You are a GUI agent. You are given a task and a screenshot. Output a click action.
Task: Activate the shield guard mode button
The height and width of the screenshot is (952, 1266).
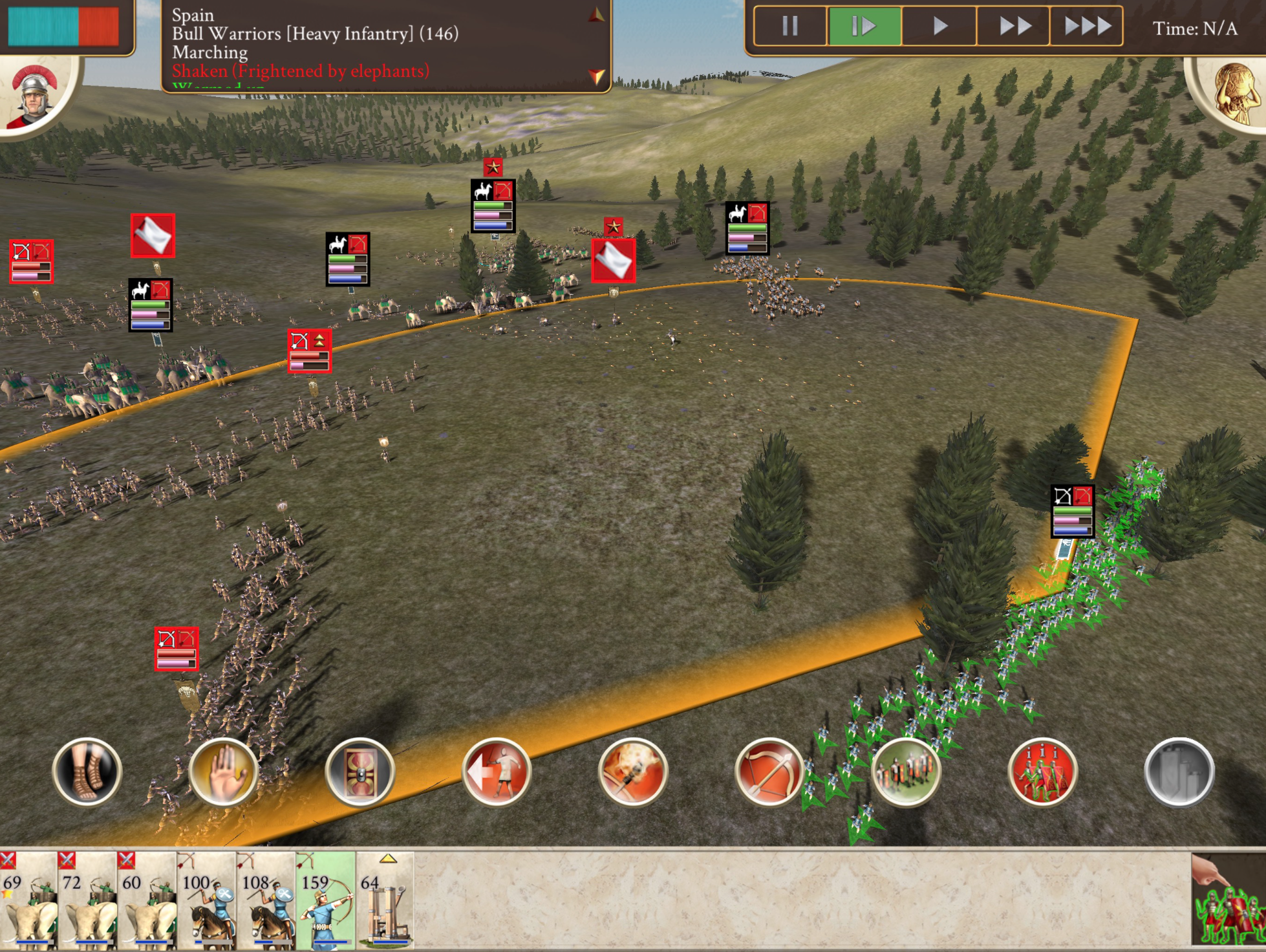pos(360,772)
